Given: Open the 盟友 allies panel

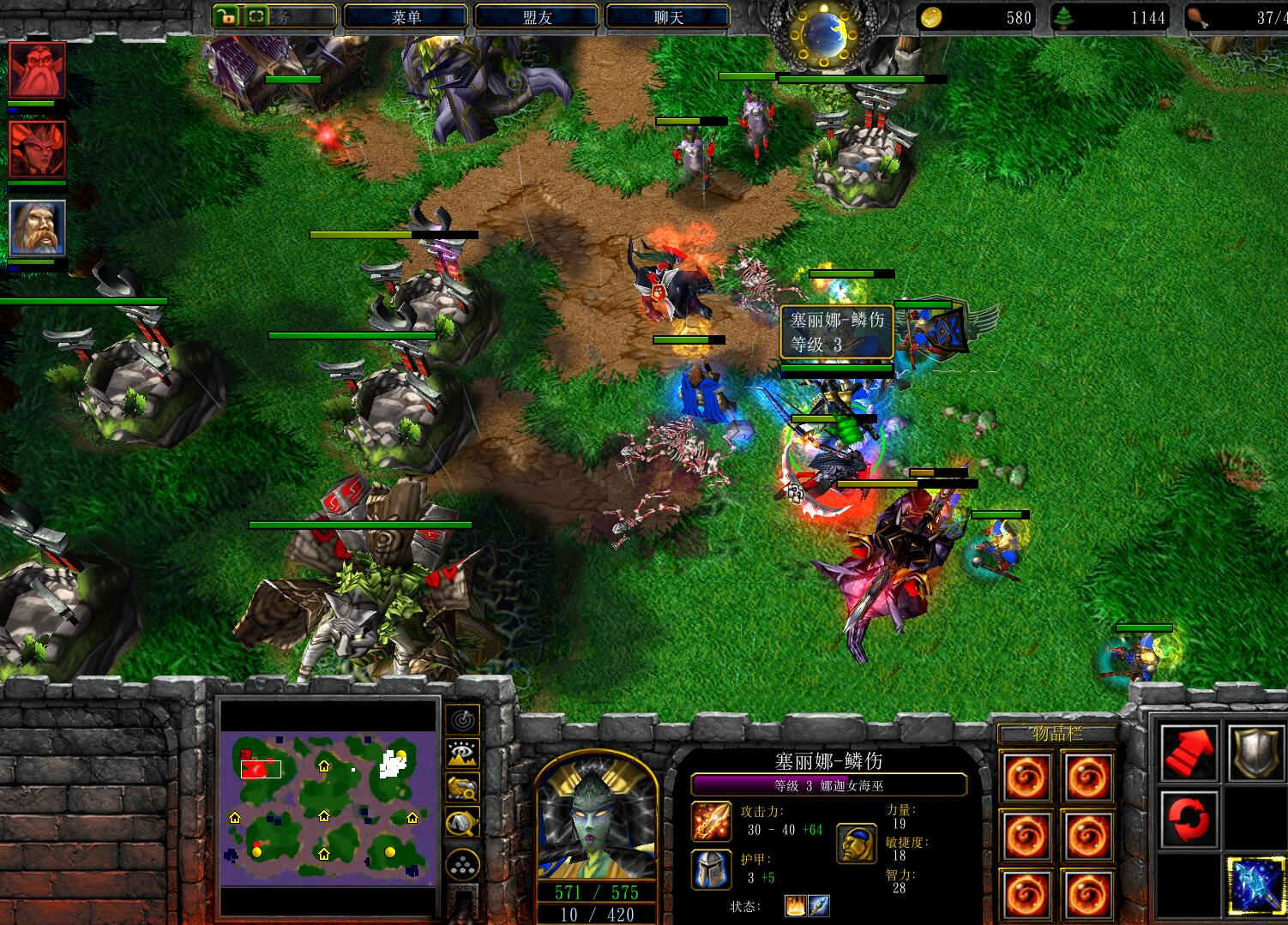Looking at the screenshot, I should [537, 17].
